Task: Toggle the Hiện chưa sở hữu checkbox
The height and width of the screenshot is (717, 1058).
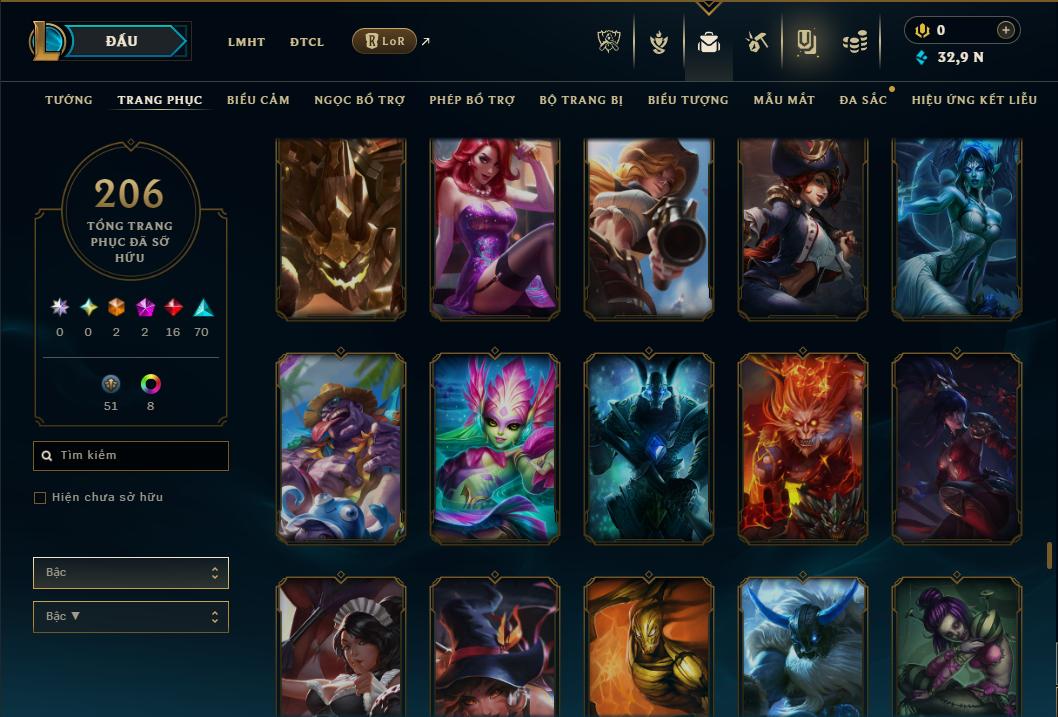Action: tap(40, 498)
